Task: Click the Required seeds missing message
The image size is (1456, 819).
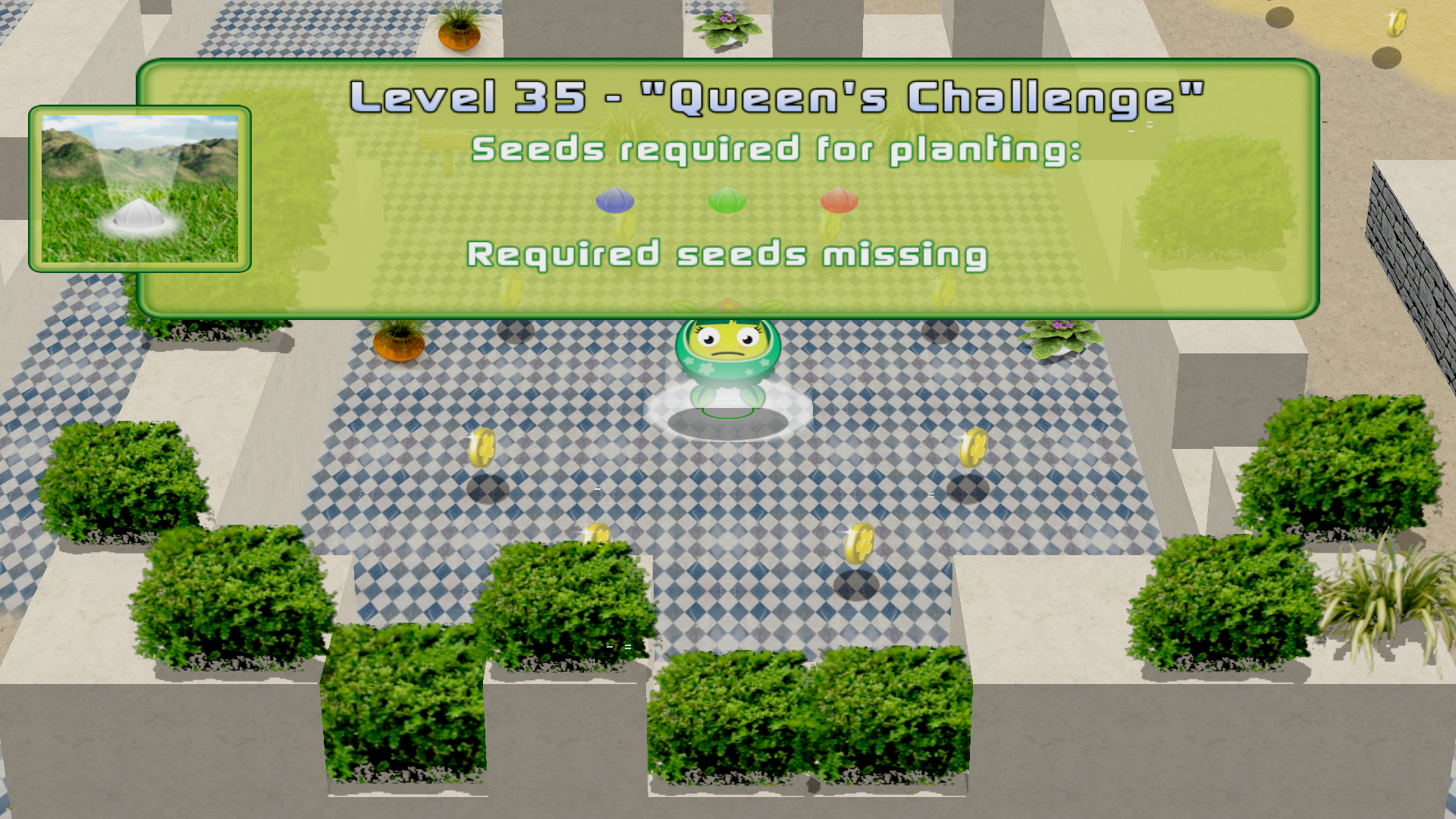Action: point(726,255)
